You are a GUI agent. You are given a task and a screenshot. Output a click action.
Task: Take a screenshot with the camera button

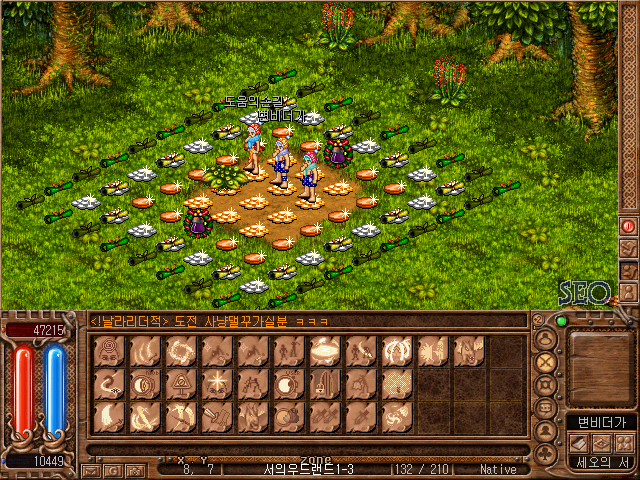tap(135, 469)
